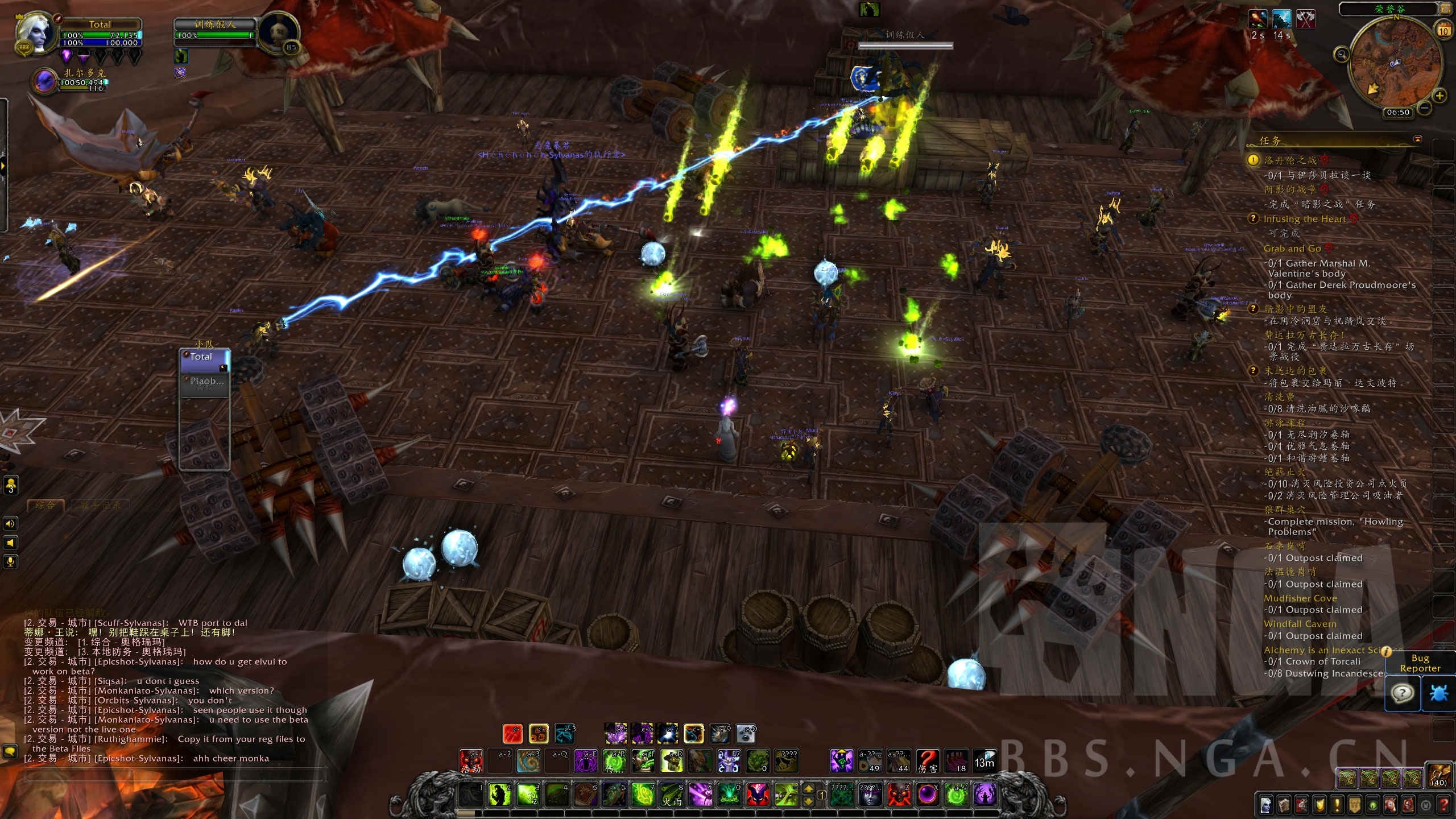1456x819 pixels.
Task: Open the calendar button showing day 10
Action: (1443, 30)
